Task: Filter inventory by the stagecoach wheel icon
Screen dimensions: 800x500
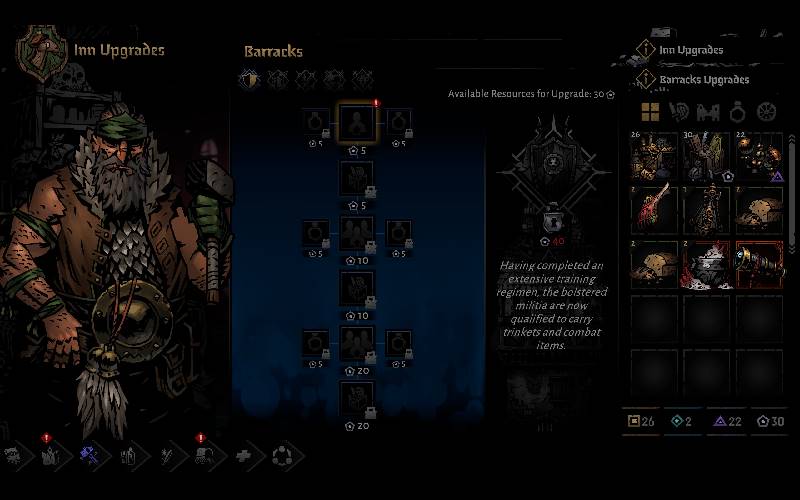Action: click(766, 111)
